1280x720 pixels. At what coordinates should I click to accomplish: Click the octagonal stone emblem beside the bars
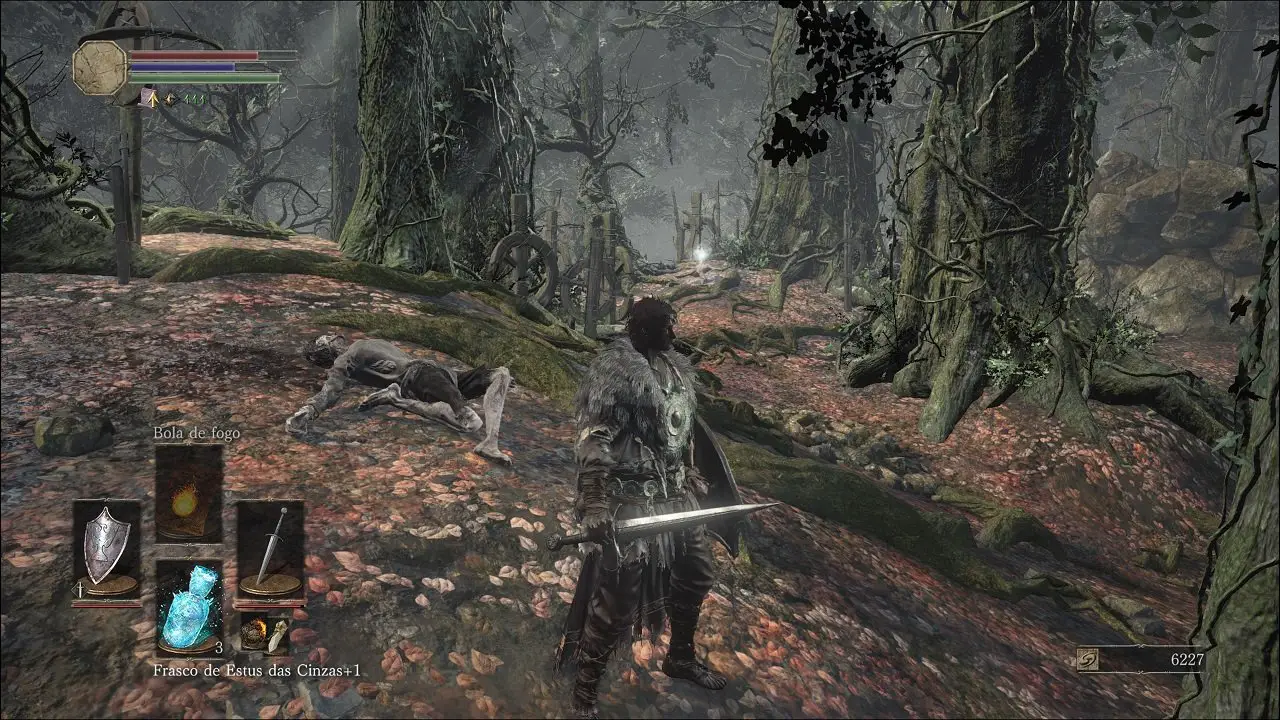pyautogui.click(x=99, y=67)
